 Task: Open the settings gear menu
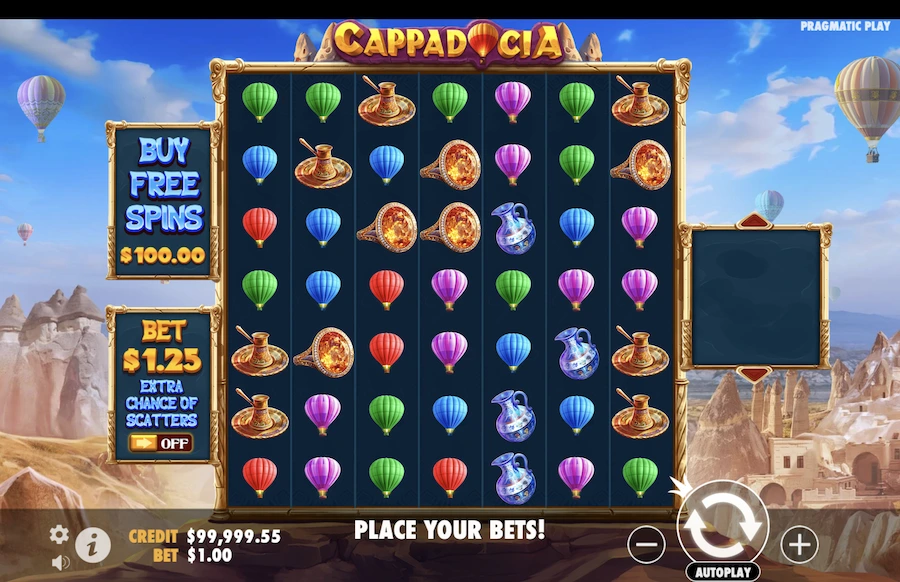(x=60, y=534)
